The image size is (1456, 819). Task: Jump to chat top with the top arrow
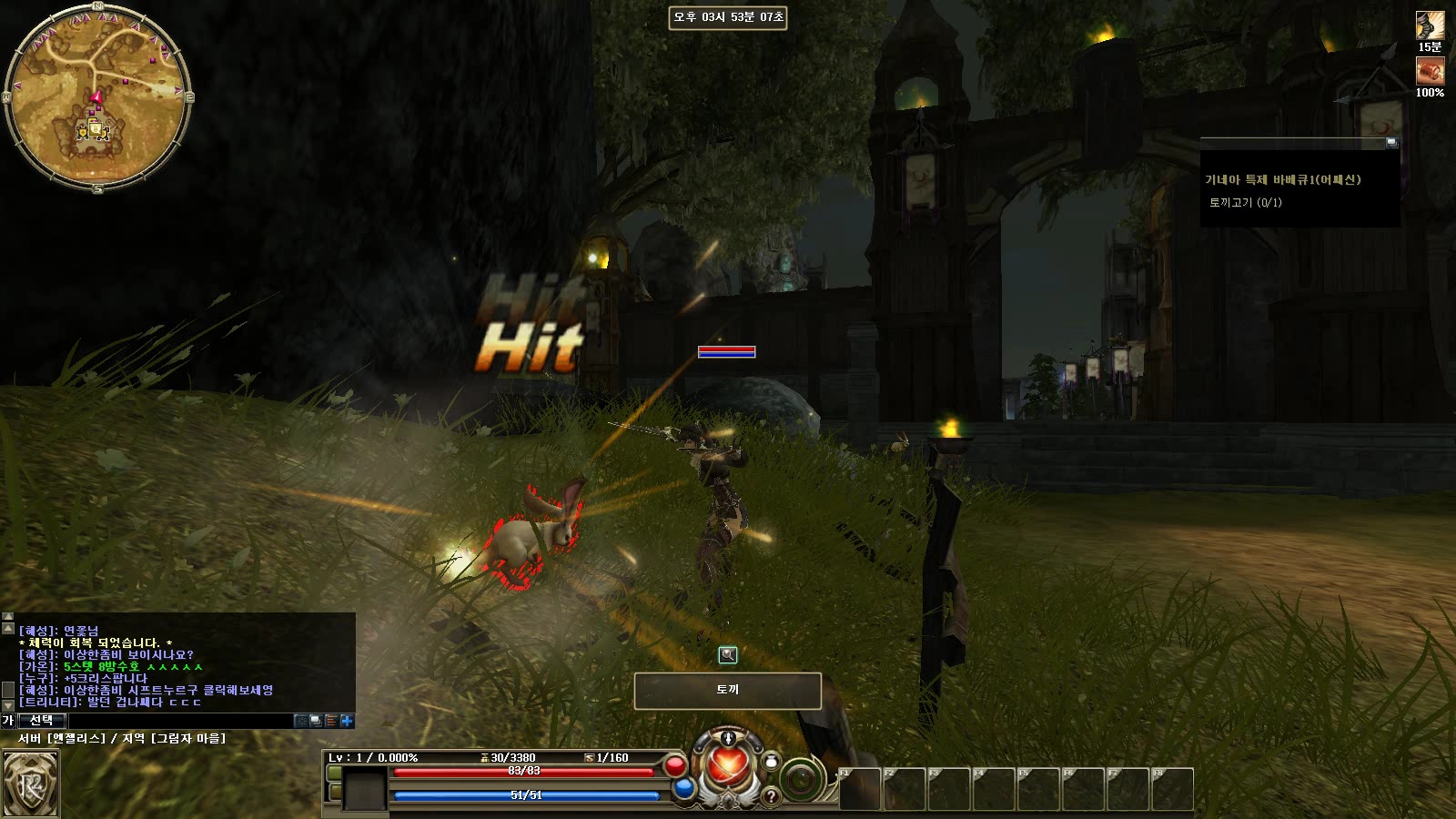coord(8,617)
